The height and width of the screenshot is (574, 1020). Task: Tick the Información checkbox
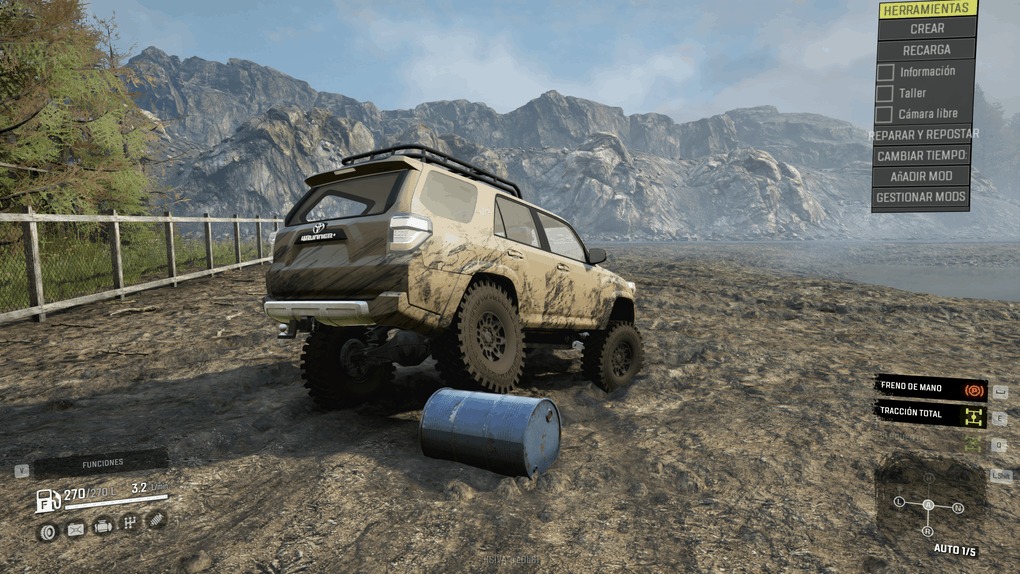pyautogui.click(x=885, y=72)
